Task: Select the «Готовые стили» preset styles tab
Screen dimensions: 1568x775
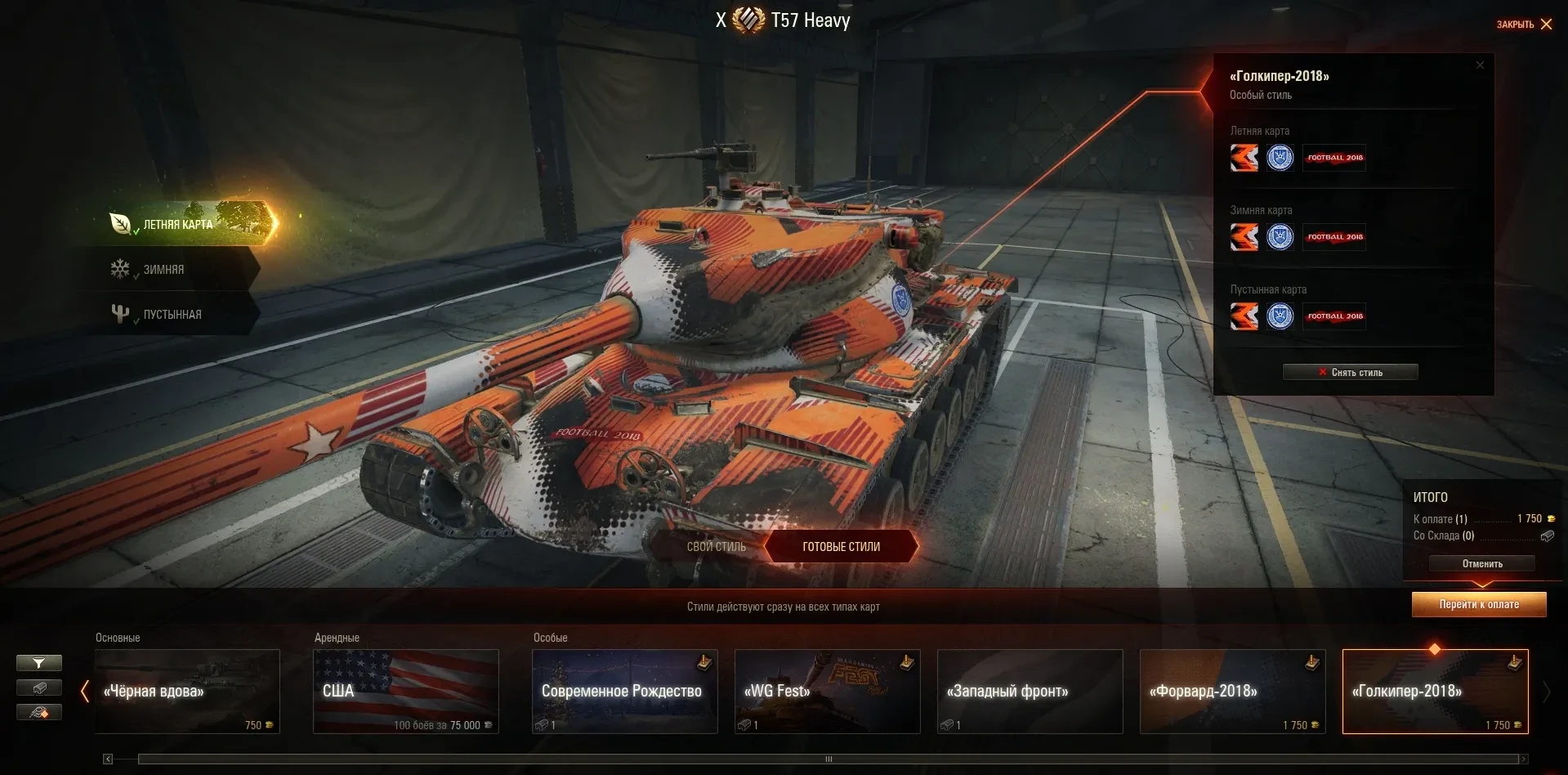Action: [841, 547]
